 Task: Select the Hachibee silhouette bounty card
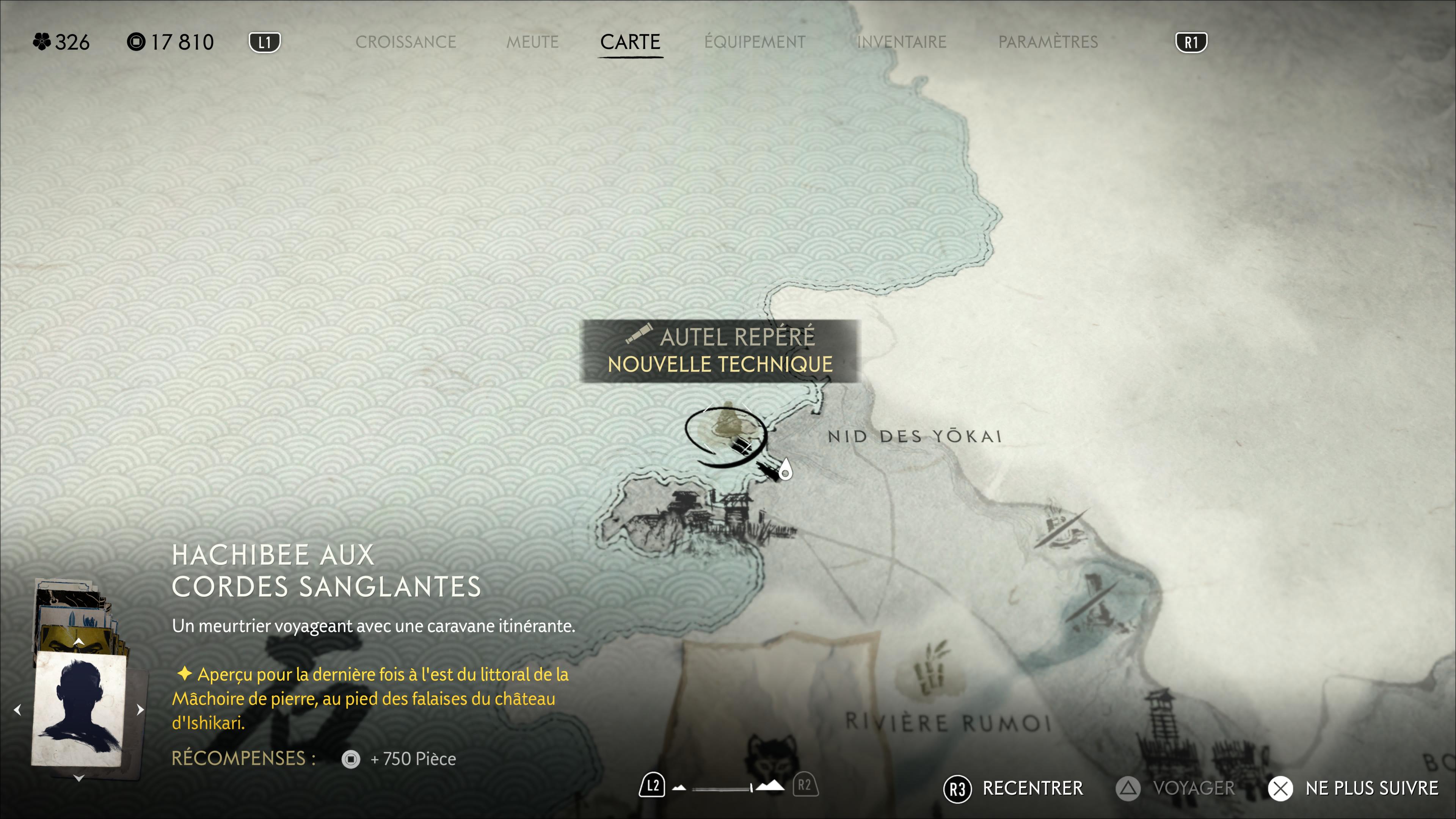click(80, 710)
